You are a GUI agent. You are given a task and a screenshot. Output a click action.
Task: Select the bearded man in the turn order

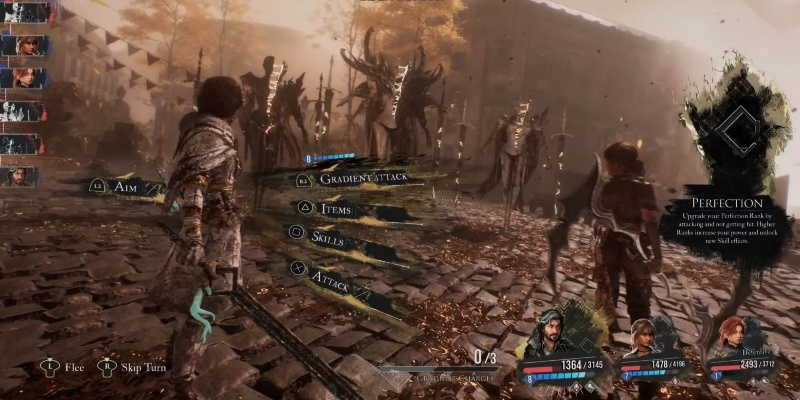pyautogui.click(x=22, y=177)
